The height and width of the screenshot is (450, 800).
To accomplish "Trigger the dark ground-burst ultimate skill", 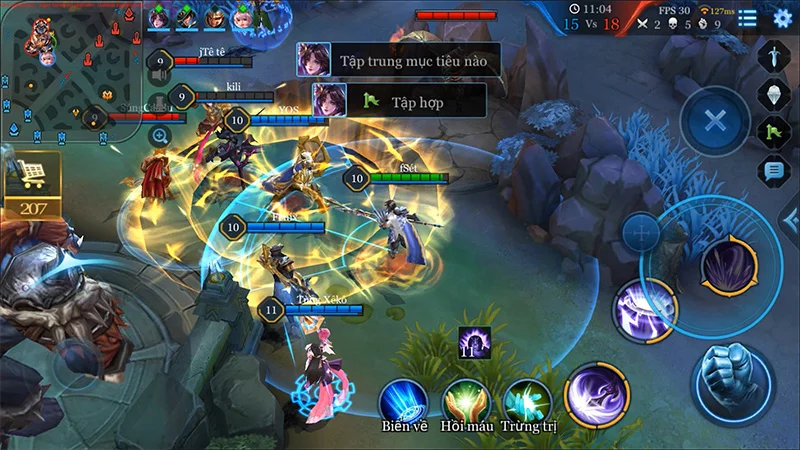I will [x=729, y=266].
